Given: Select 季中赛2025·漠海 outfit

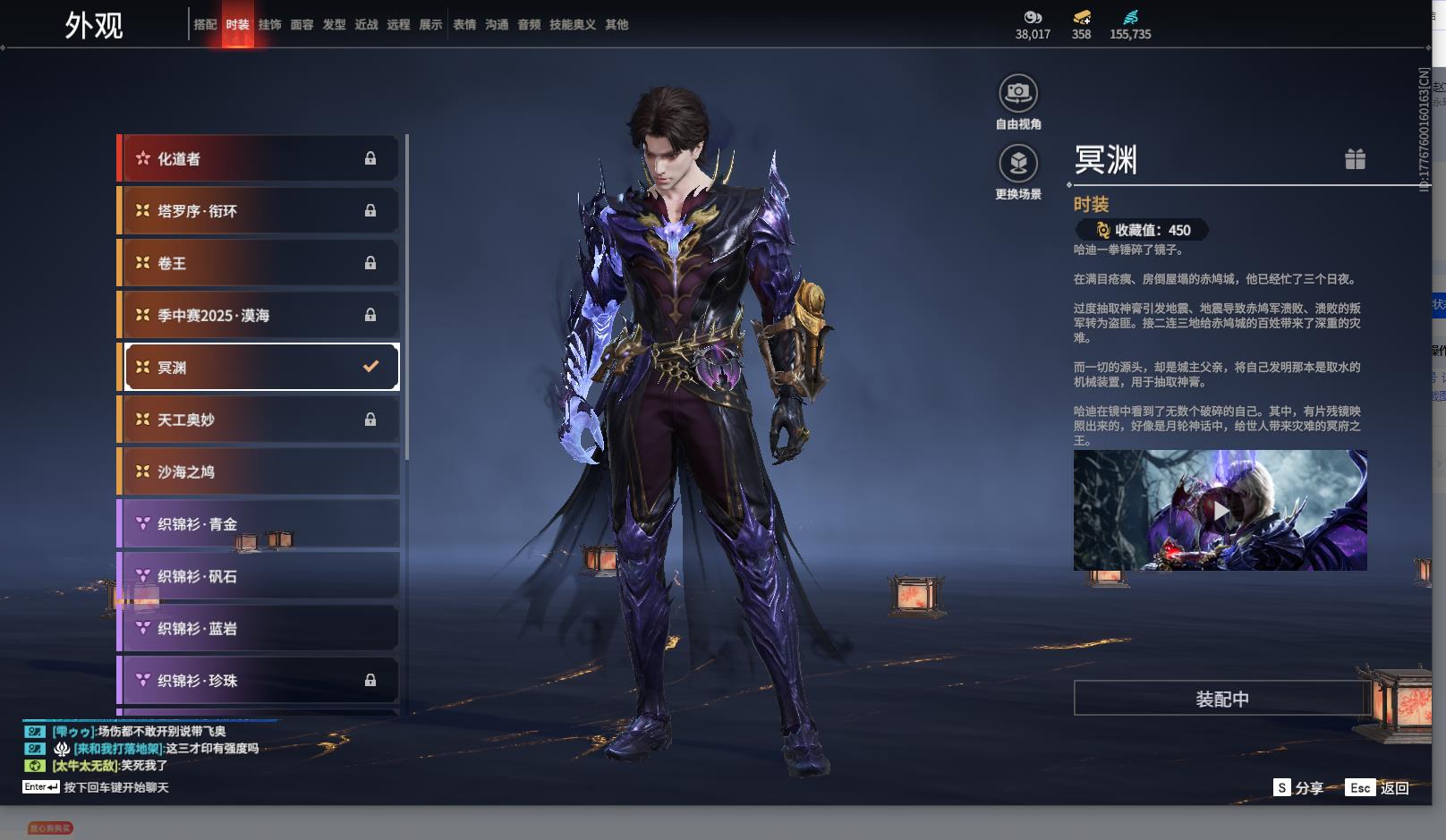Looking at the screenshot, I should pyautogui.click(x=259, y=315).
